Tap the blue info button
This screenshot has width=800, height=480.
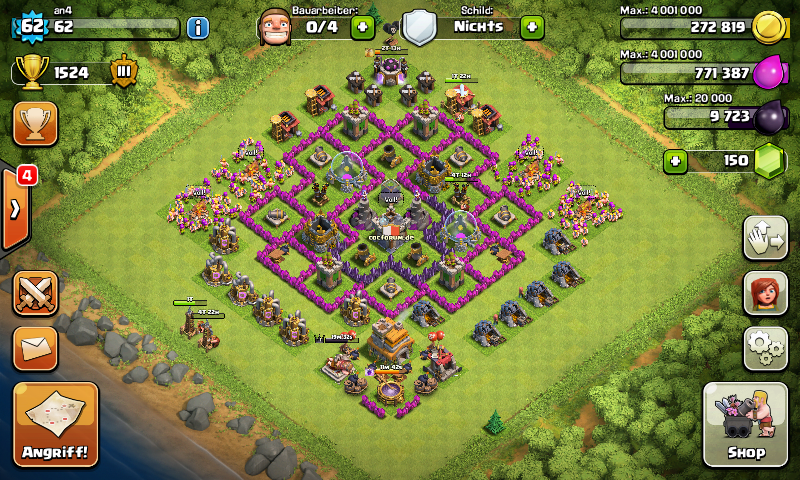point(198,27)
